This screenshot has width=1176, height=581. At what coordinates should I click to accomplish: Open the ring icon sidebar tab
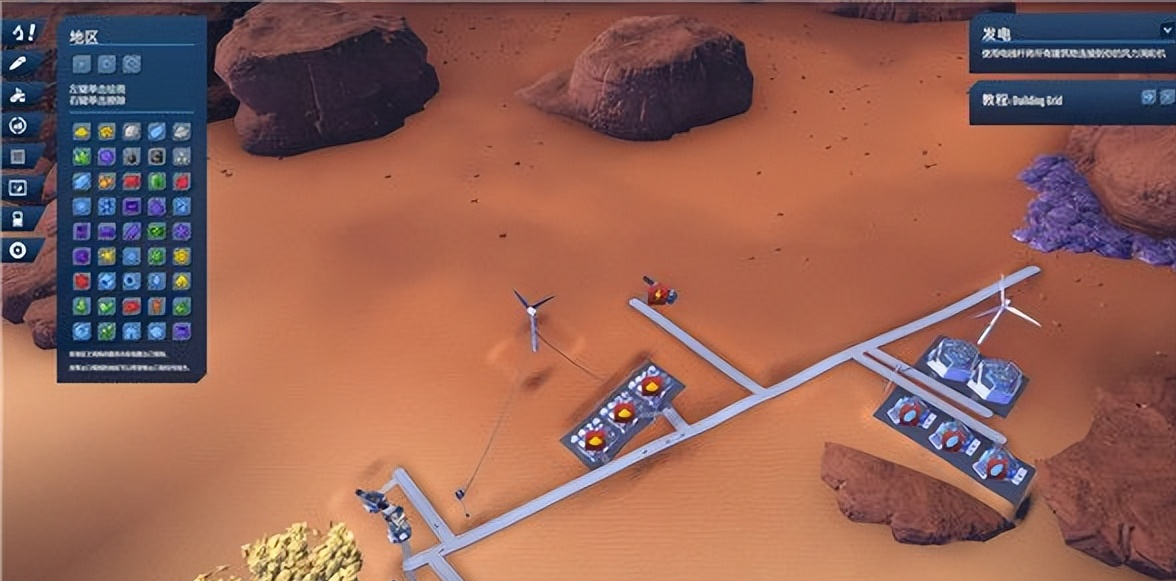tap(21, 250)
